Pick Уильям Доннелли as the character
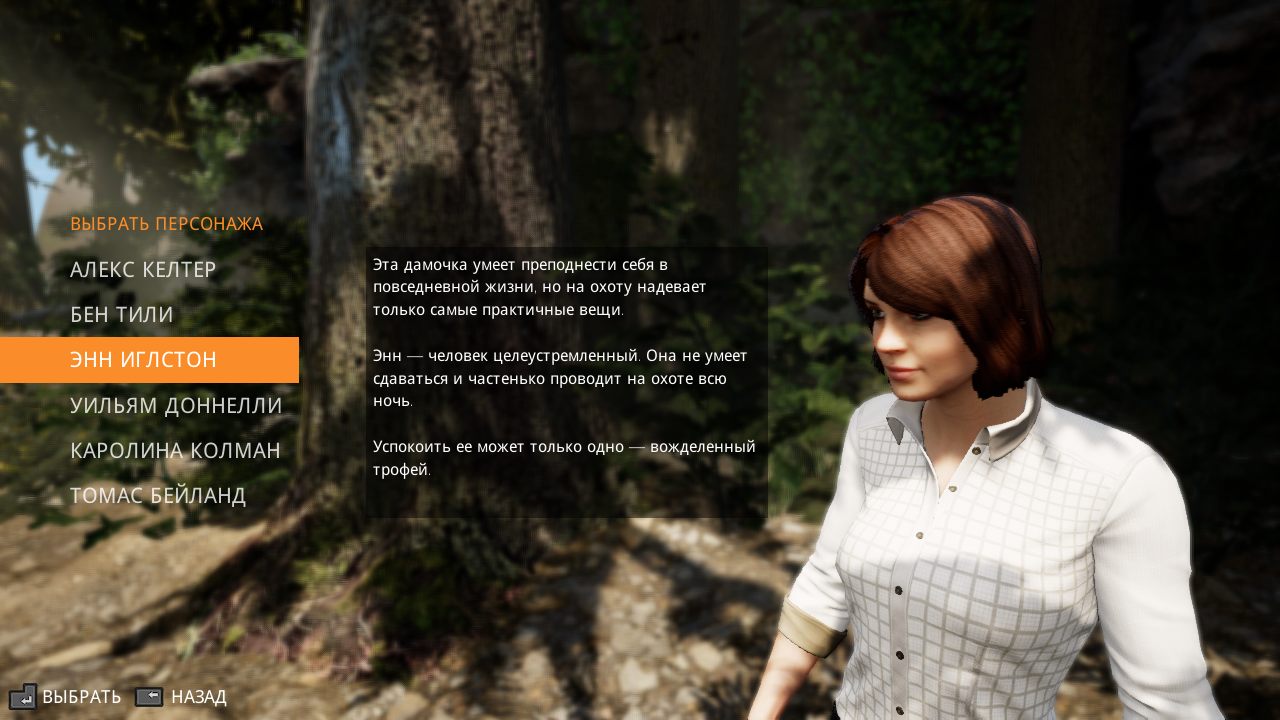 pos(176,405)
